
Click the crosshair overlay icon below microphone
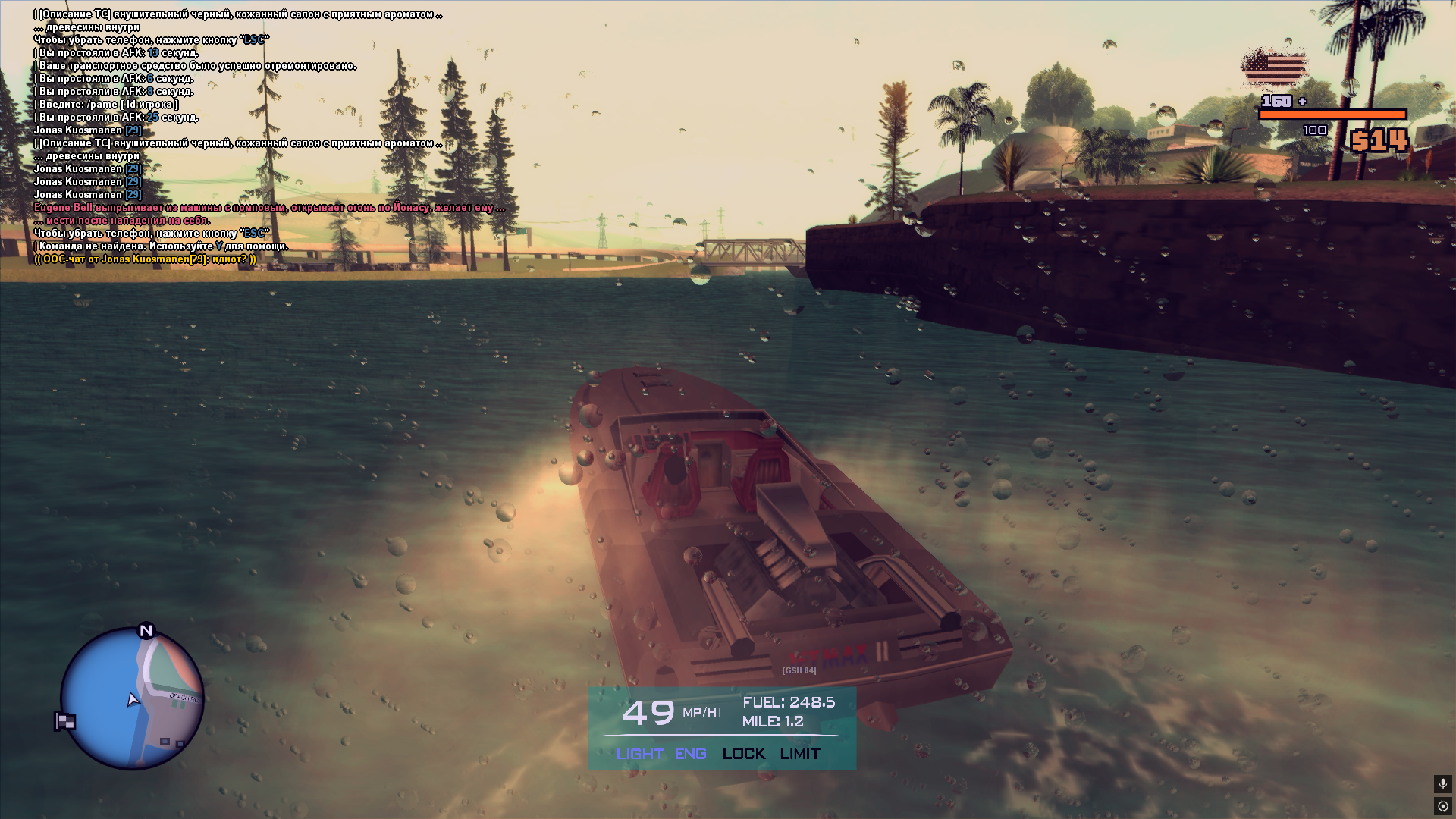pyautogui.click(x=1442, y=806)
